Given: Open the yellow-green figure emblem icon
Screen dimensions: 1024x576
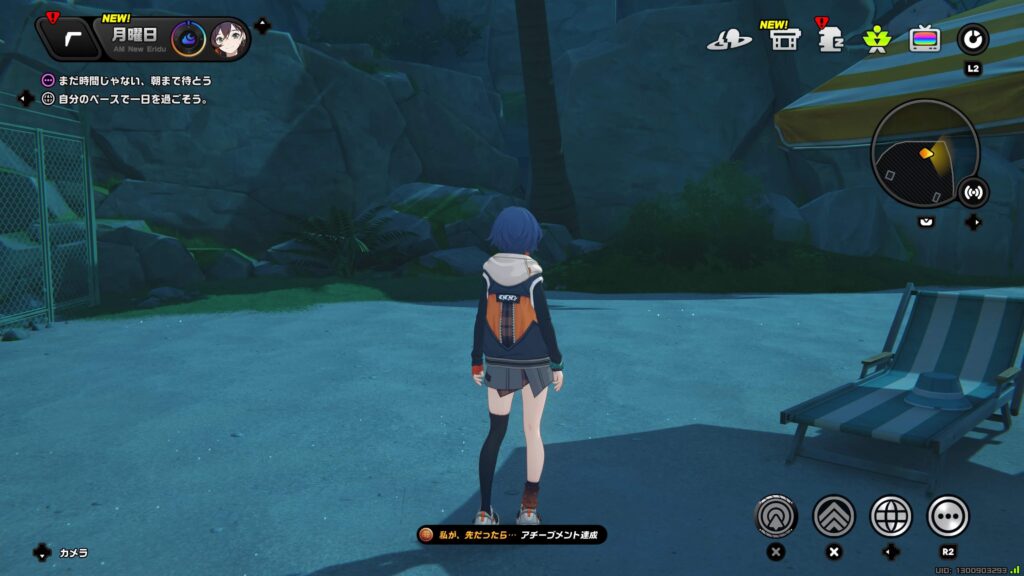Looking at the screenshot, I should pyautogui.click(x=876, y=40).
